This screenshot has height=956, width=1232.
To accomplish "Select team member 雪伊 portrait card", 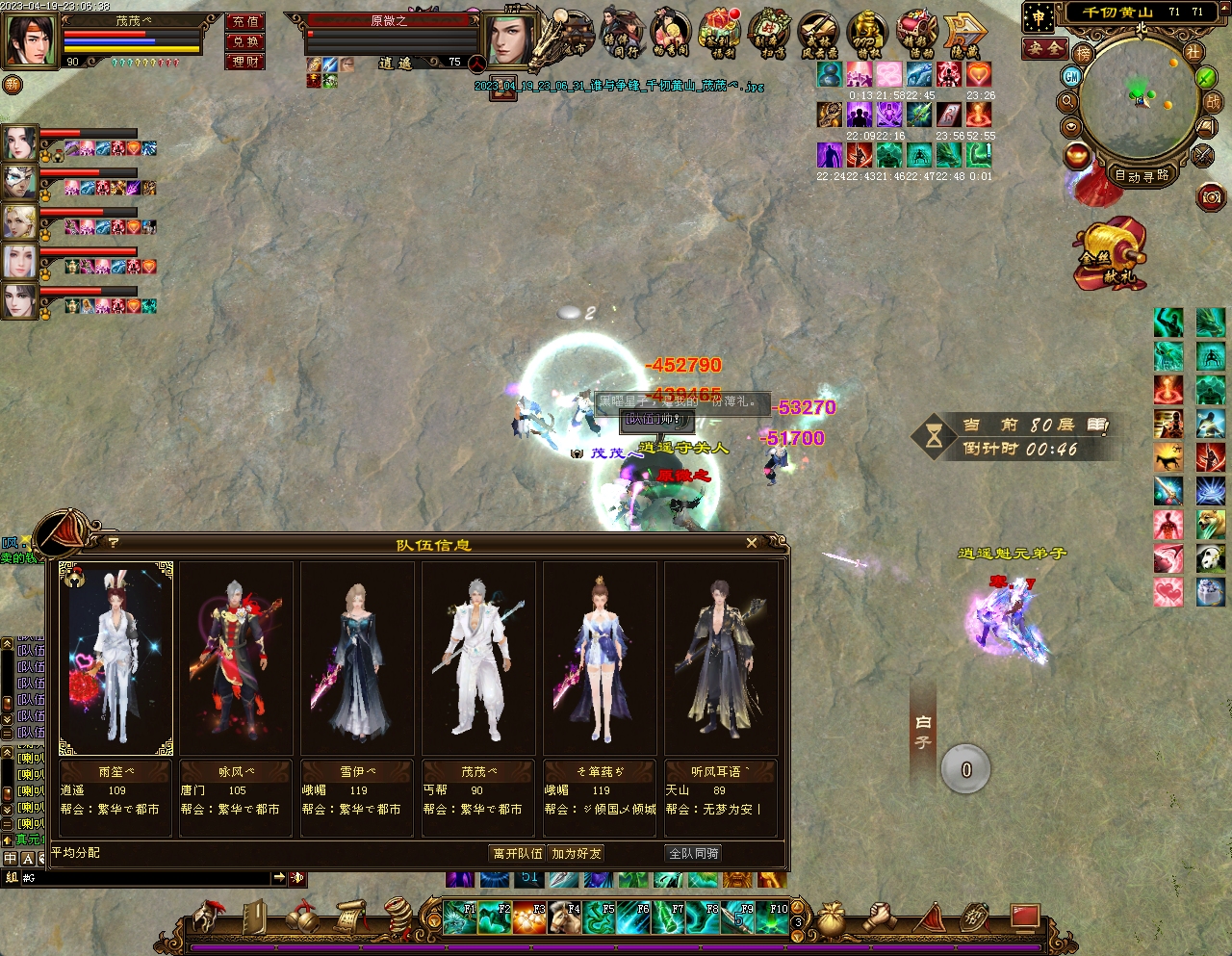I will [357, 659].
